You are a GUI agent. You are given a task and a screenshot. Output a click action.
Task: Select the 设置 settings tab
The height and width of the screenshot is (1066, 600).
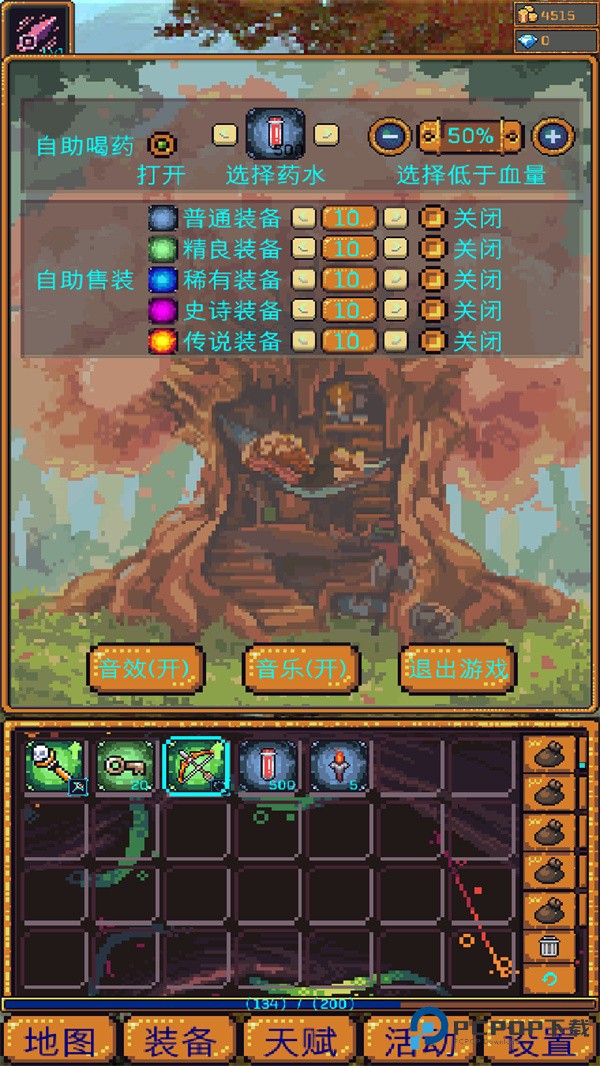[540, 1042]
